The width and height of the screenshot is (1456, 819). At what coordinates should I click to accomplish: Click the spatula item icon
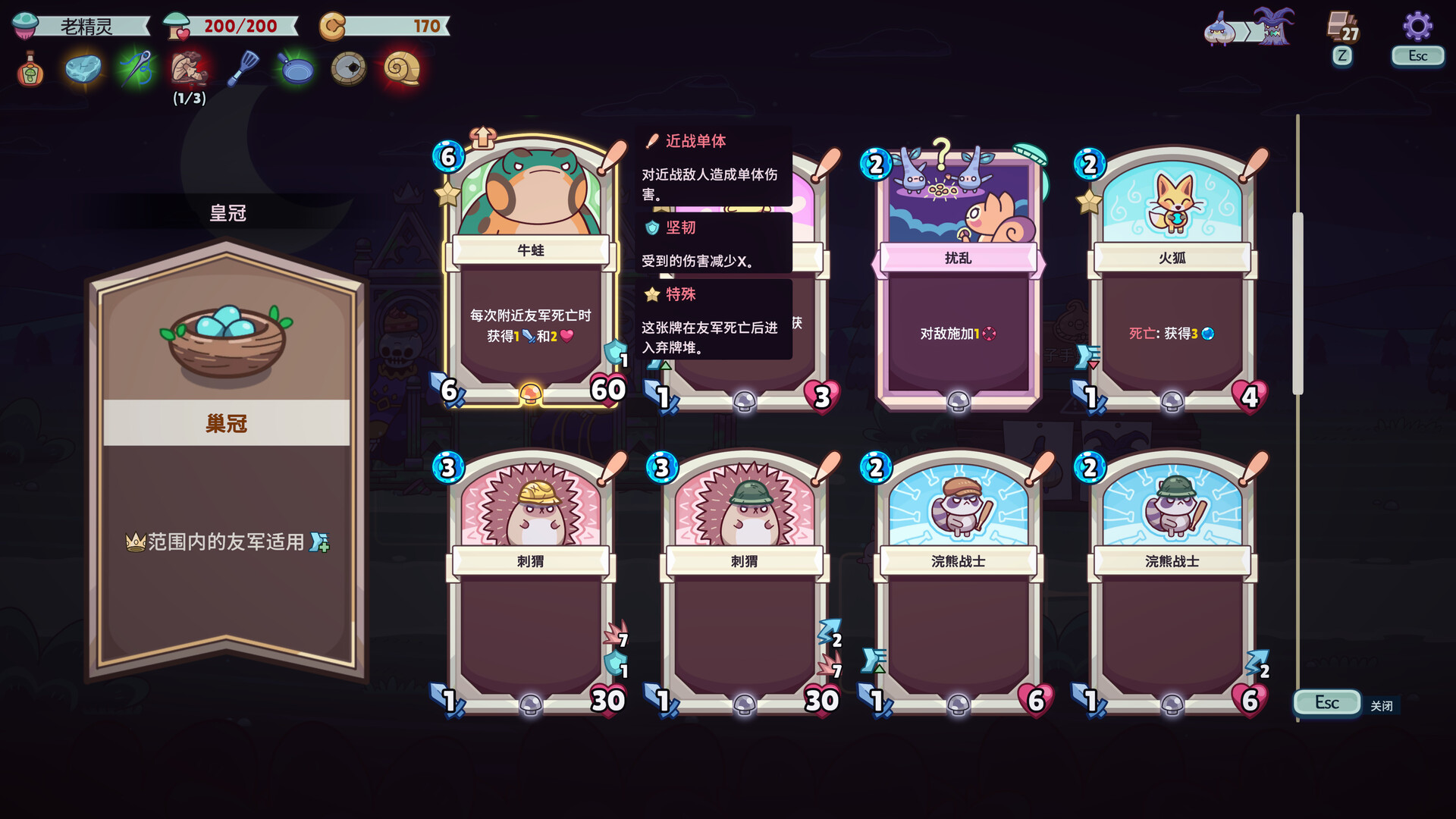tap(241, 69)
